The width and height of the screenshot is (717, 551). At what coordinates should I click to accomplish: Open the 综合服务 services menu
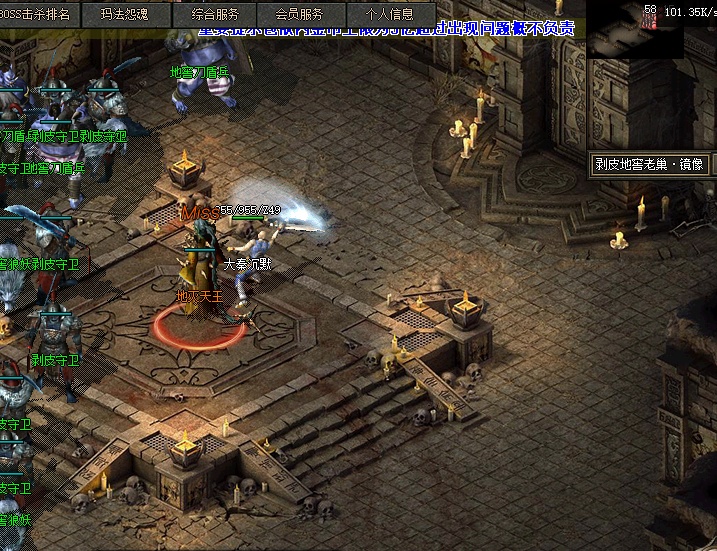click(x=214, y=14)
